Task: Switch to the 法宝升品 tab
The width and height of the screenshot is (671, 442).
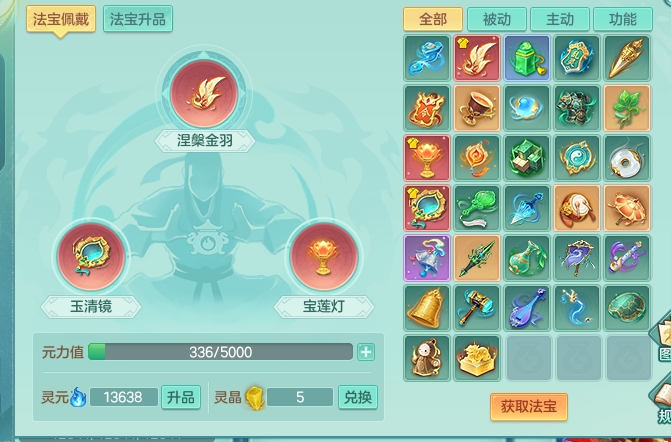Action: click(x=138, y=19)
